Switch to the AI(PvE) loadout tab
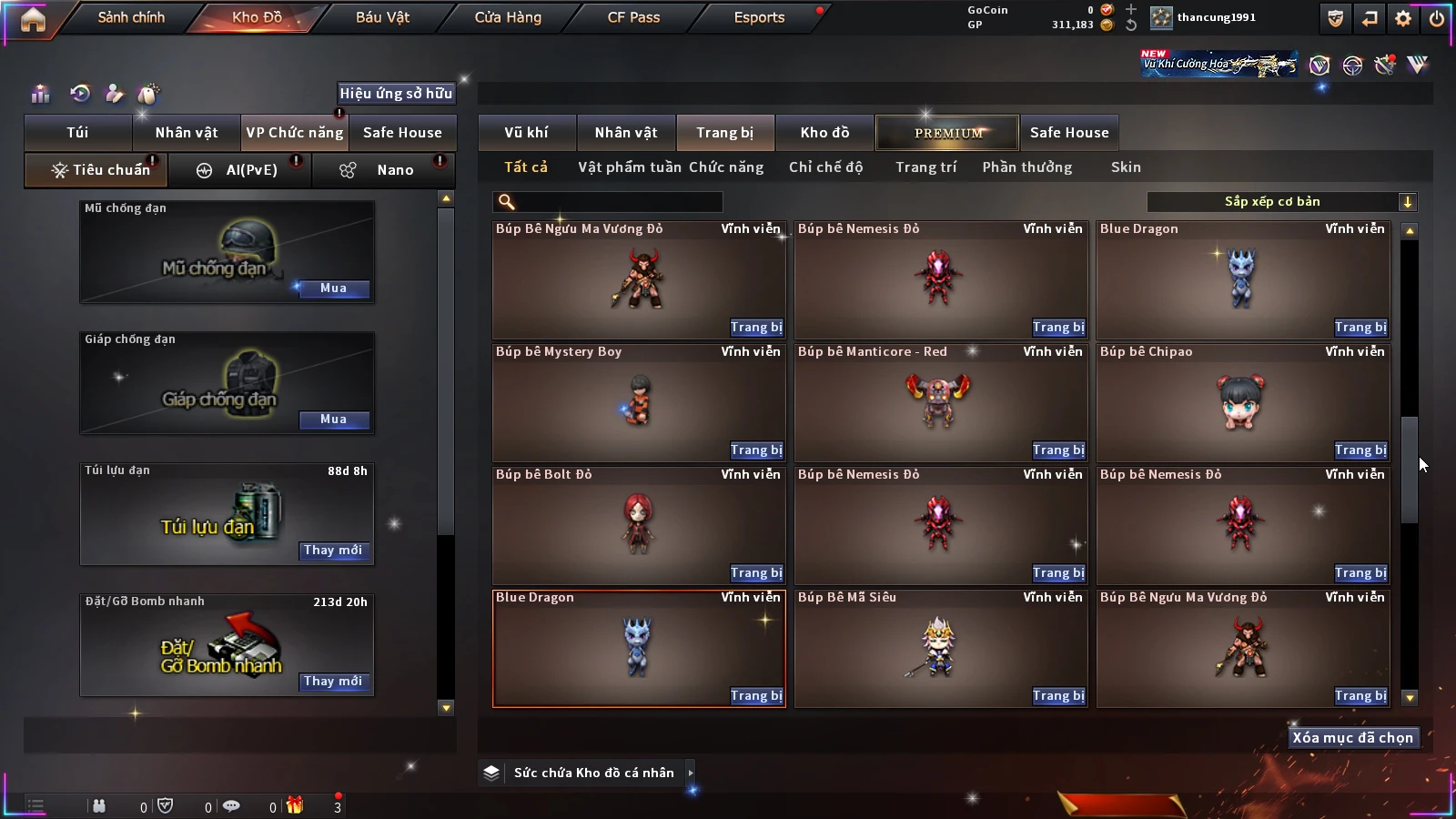Image resolution: width=1456 pixels, height=819 pixels. coord(240,170)
